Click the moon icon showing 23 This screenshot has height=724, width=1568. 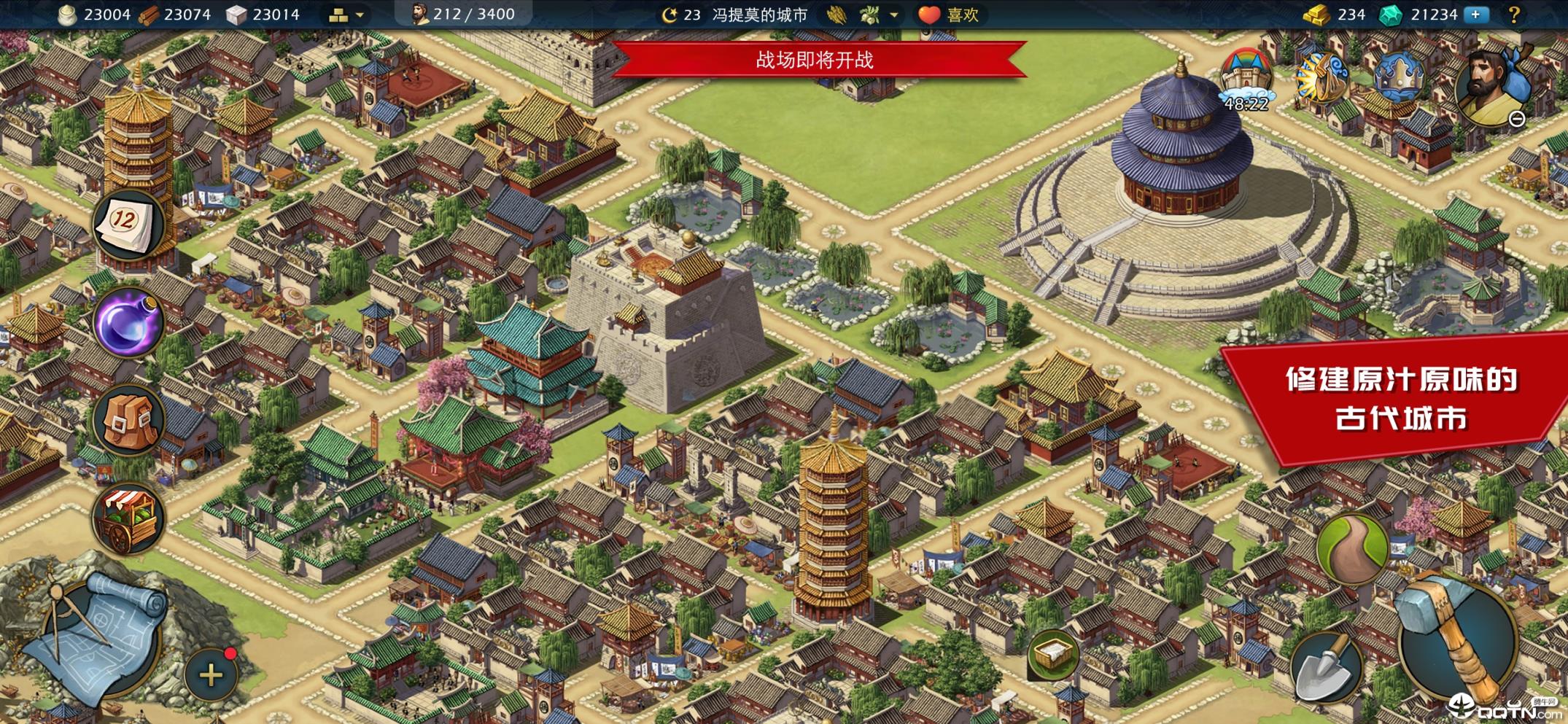pyautogui.click(x=669, y=13)
